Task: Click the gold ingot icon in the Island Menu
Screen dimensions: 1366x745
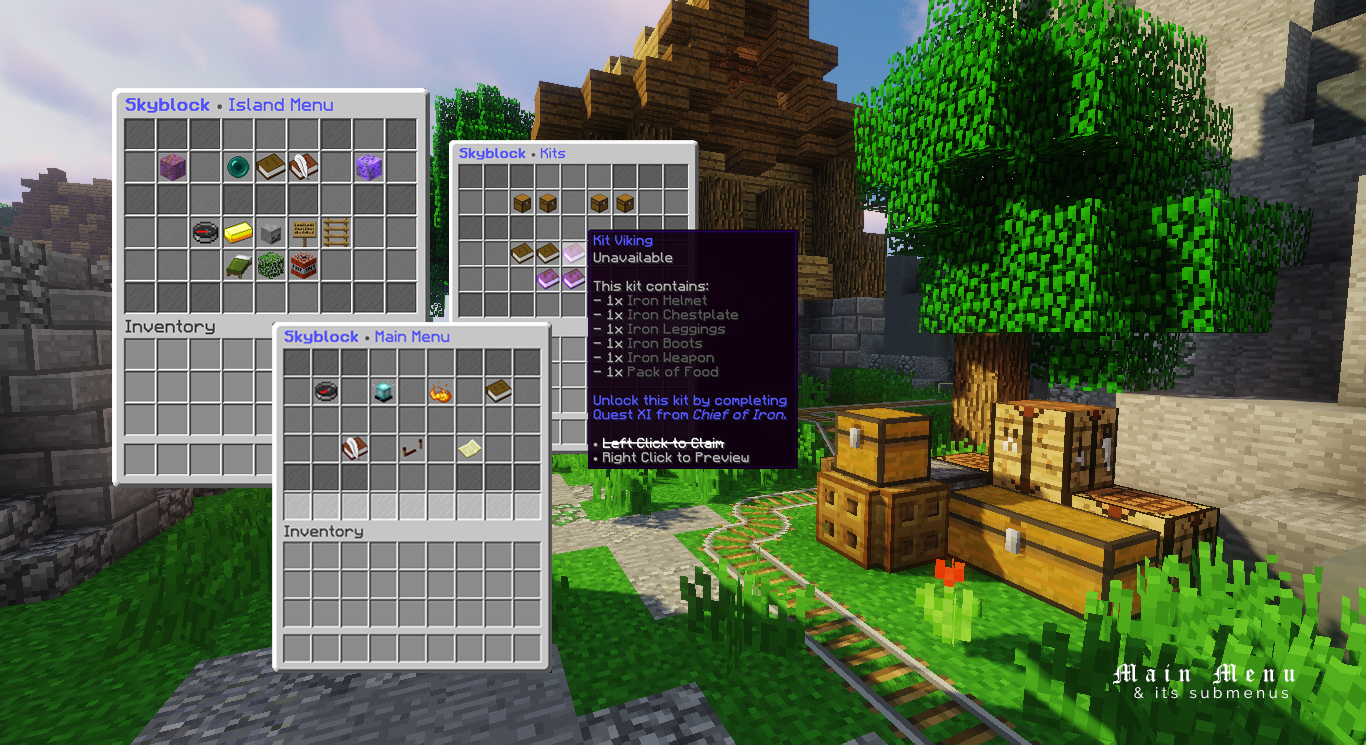Action: pos(238,233)
